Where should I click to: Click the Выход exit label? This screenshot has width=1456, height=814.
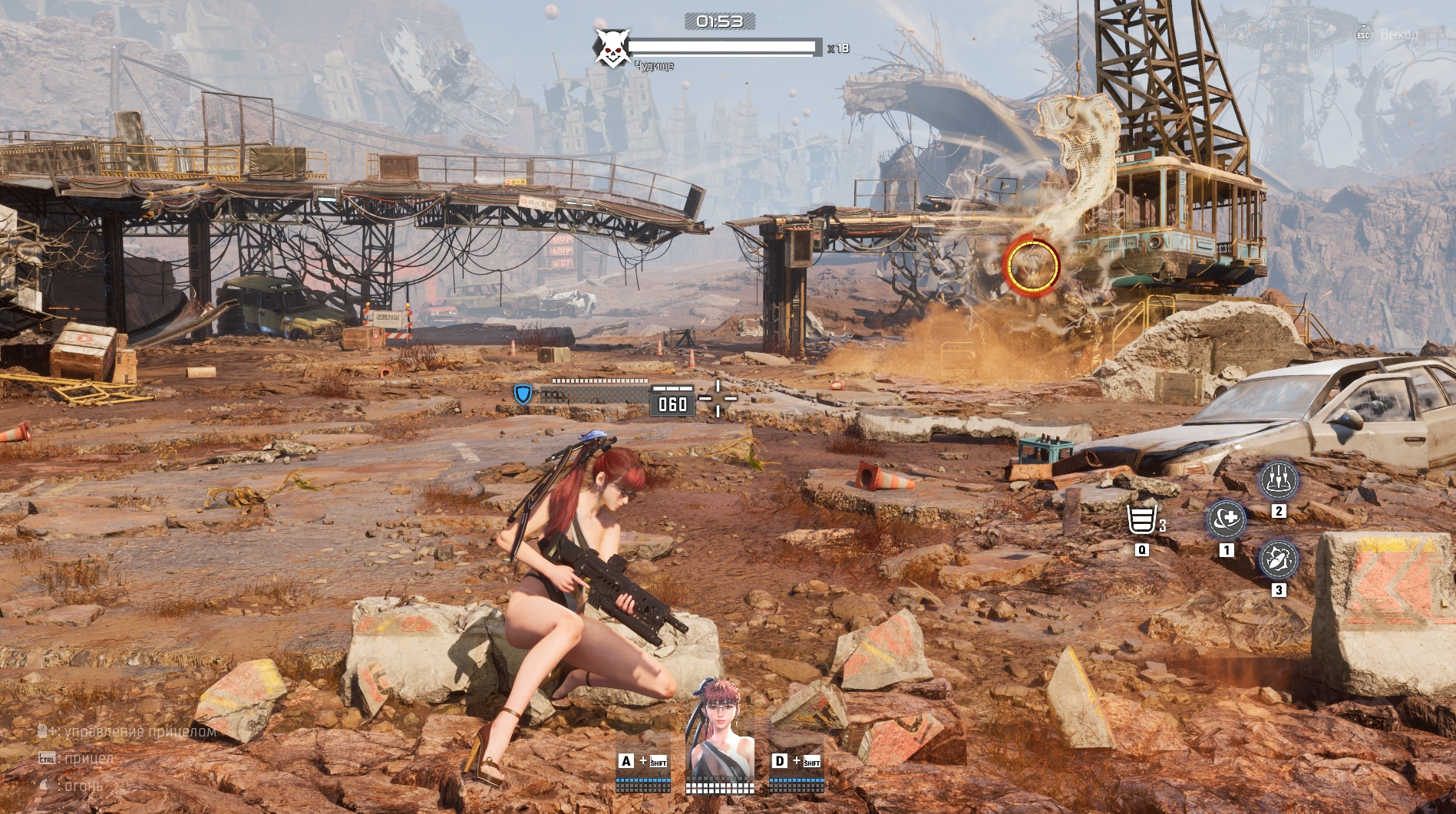point(1398,35)
